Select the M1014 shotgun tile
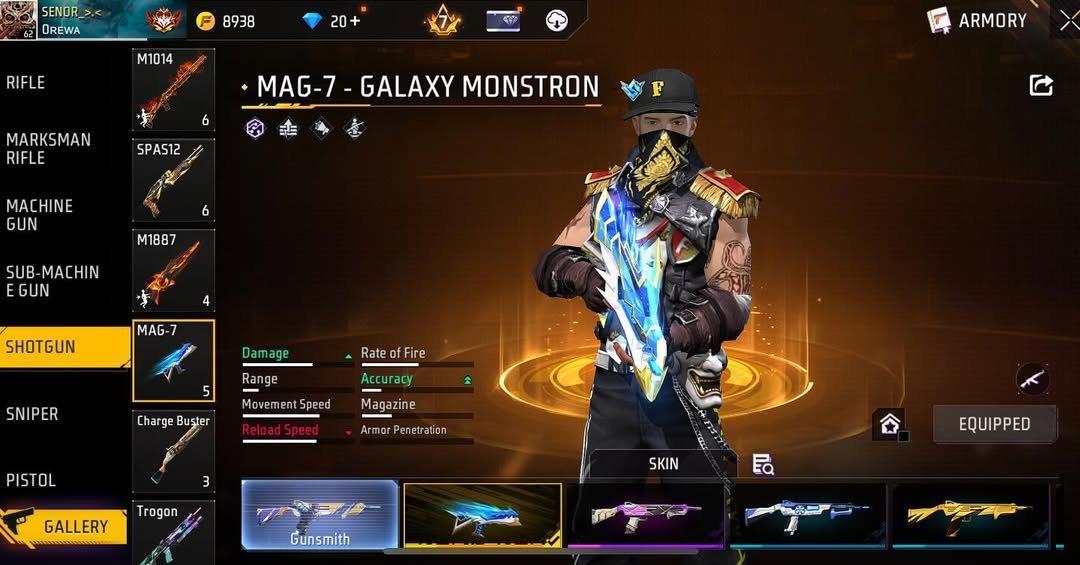Viewport: 1080px width, 565px height. tap(173, 91)
